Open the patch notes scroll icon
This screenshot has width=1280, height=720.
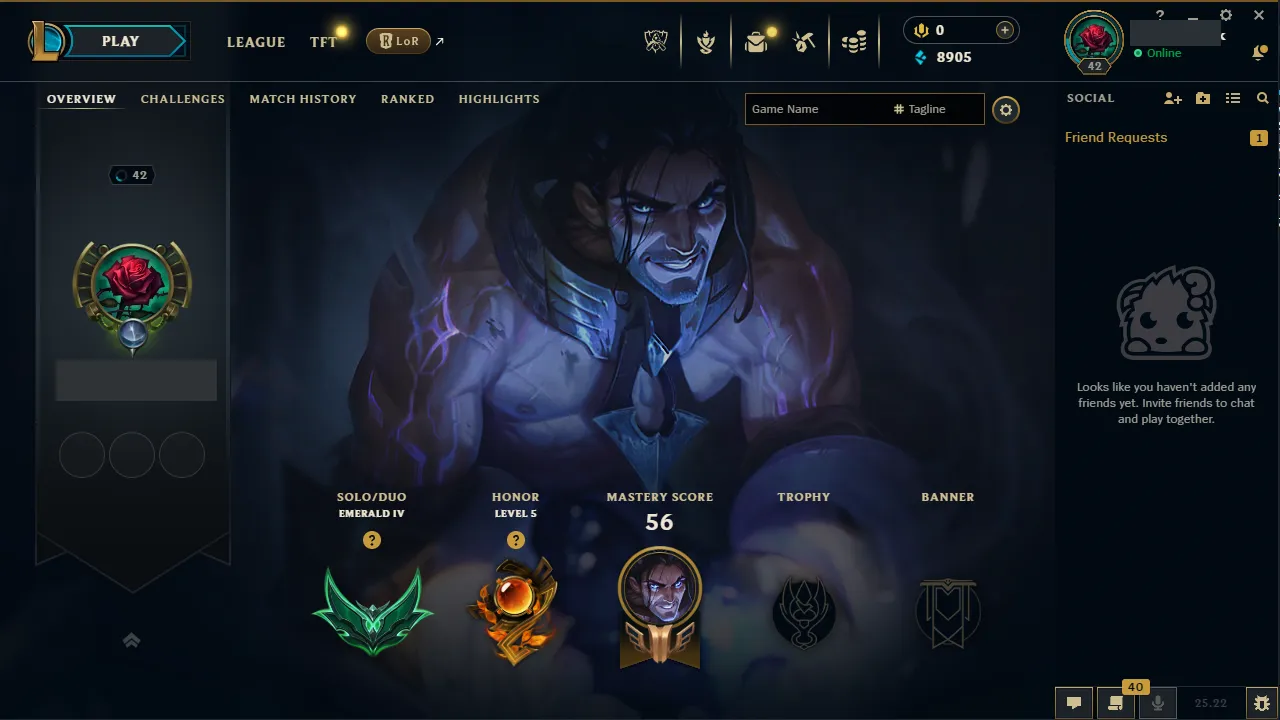coord(1115,702)
